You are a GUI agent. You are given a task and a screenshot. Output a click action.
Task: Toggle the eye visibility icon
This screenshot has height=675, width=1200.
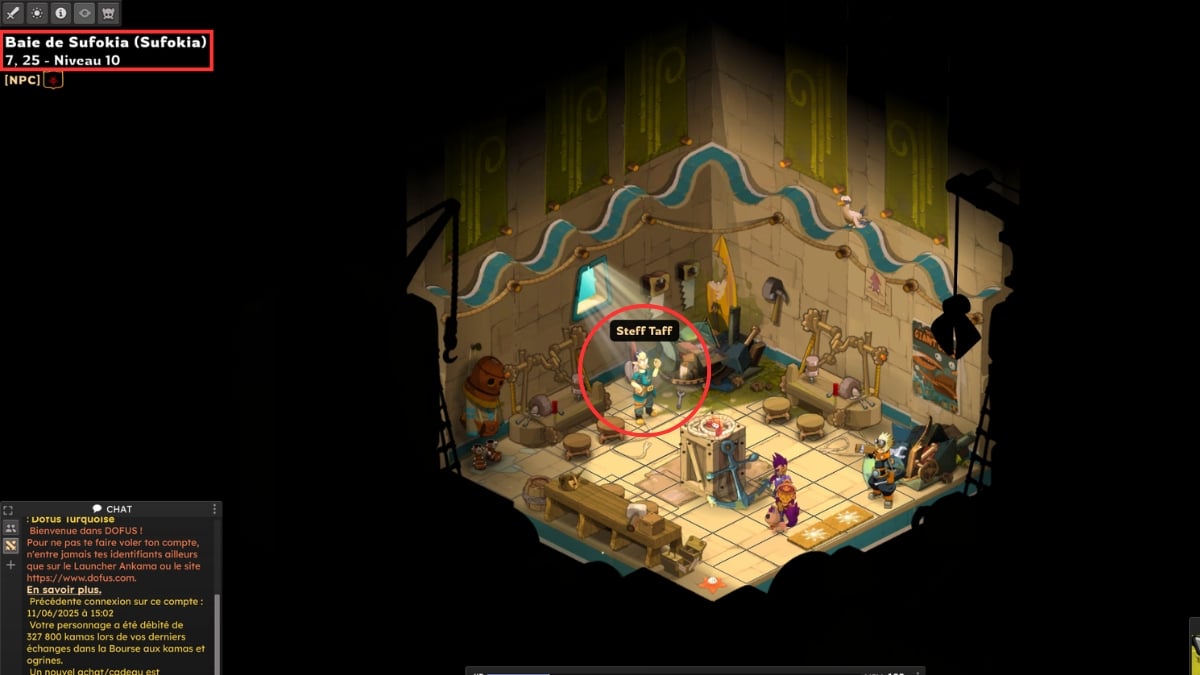coord(85,13)
